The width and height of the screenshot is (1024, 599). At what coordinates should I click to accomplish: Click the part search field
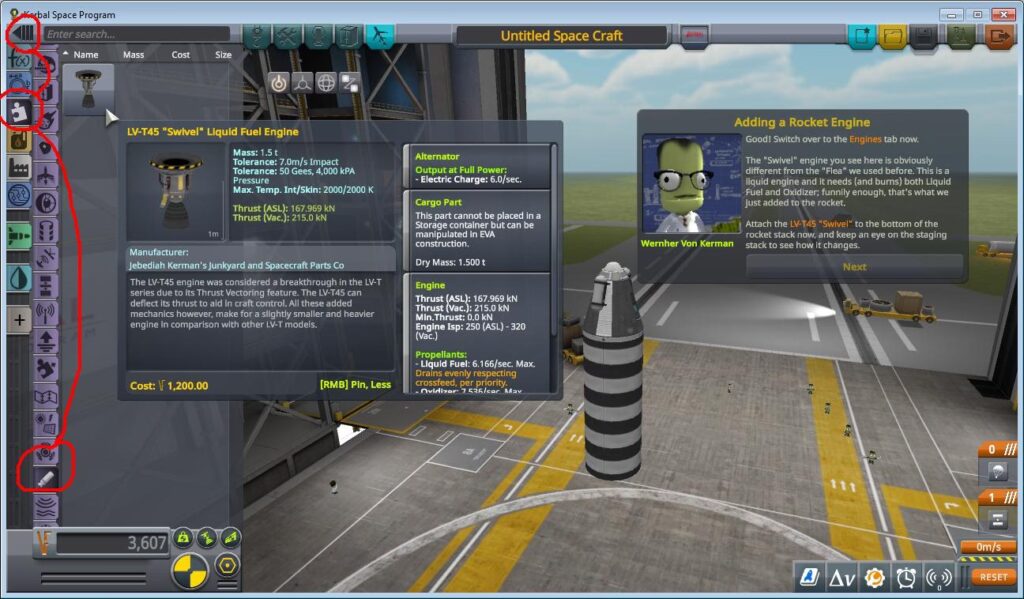135,34
